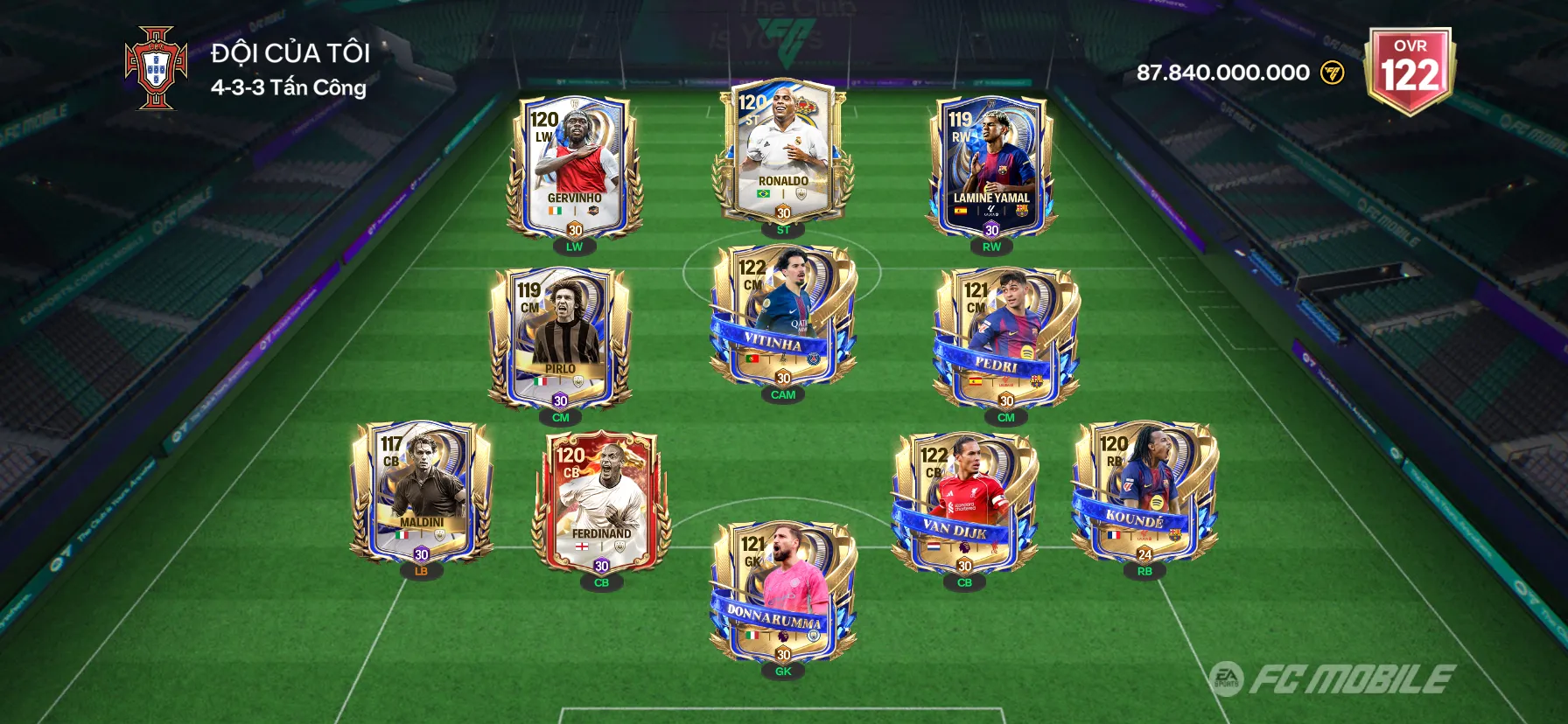Click the Vitinha CAM card
Image resolution: width=1568 pixels, height=724 pixels.
(x=783, y=317)
